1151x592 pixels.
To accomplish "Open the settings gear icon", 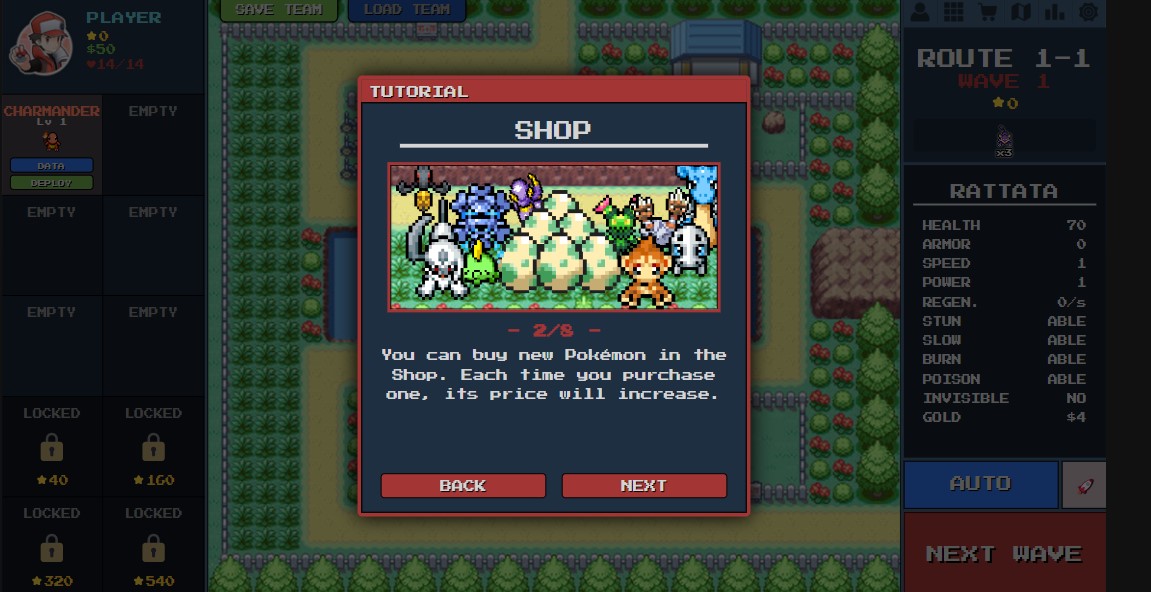I will 1088,12.
